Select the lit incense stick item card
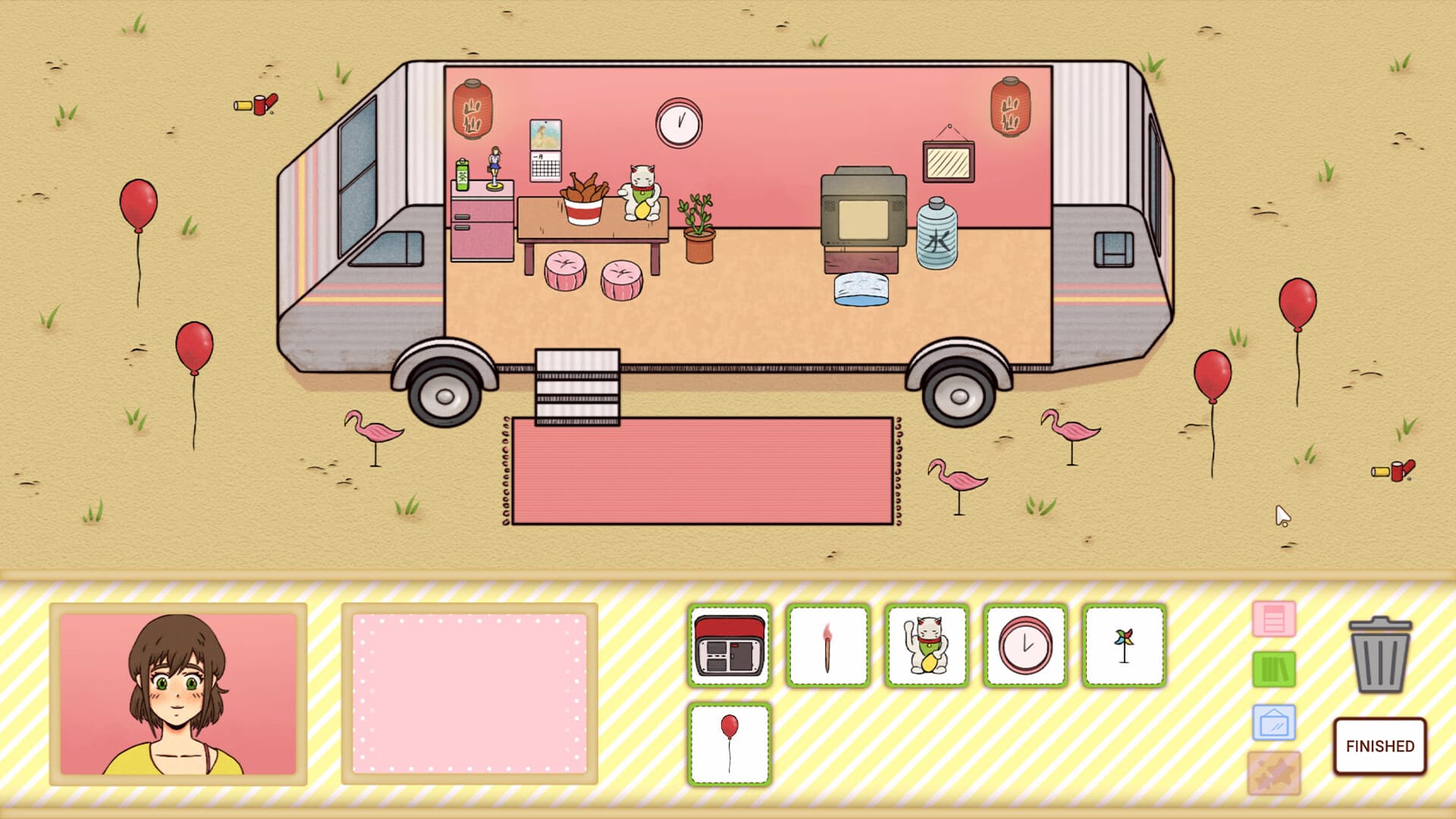This screenshot has width=1456, height=819. click(x=827, y=645)
